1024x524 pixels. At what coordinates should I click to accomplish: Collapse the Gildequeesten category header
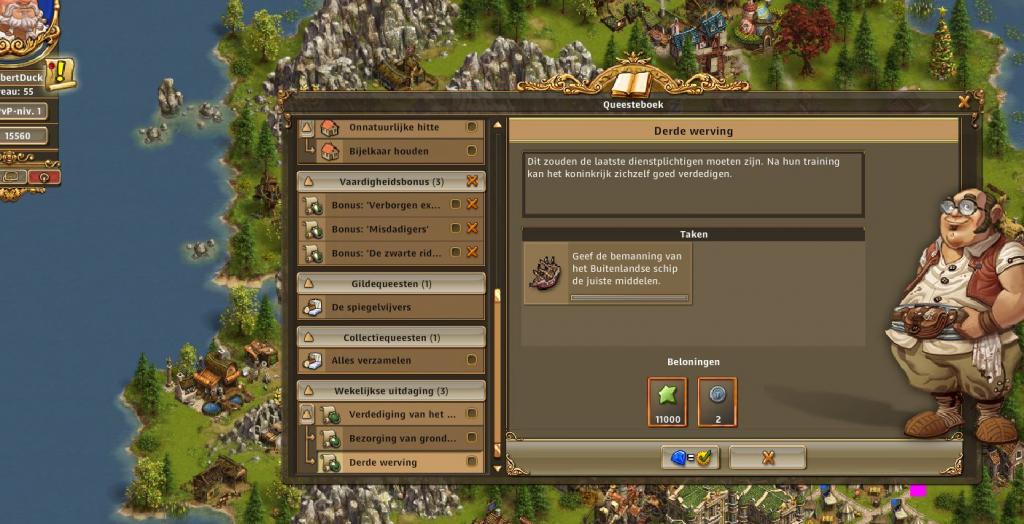pyautogui.click(x=308, y=284)
